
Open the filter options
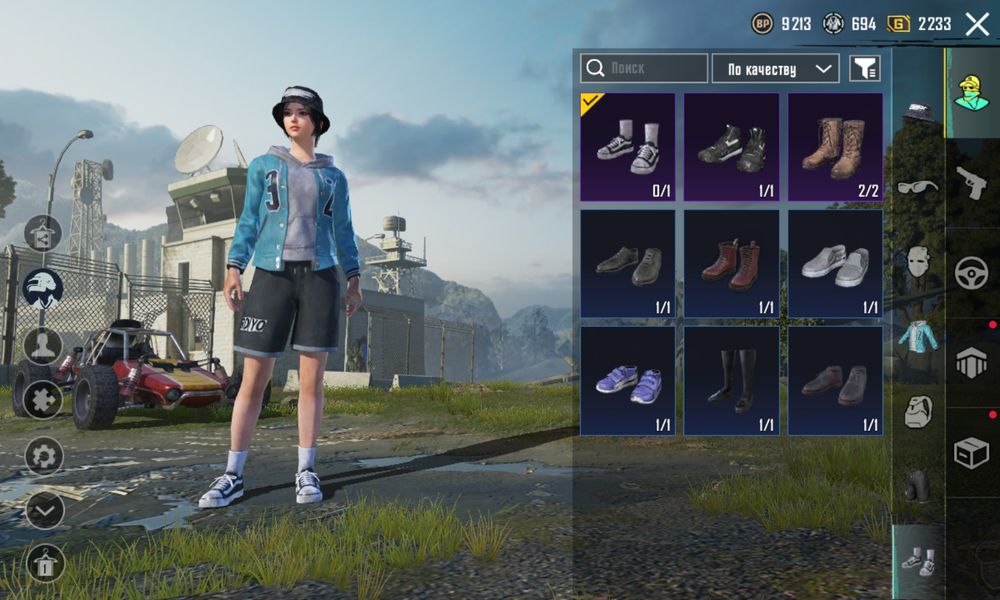click(865, 68)
